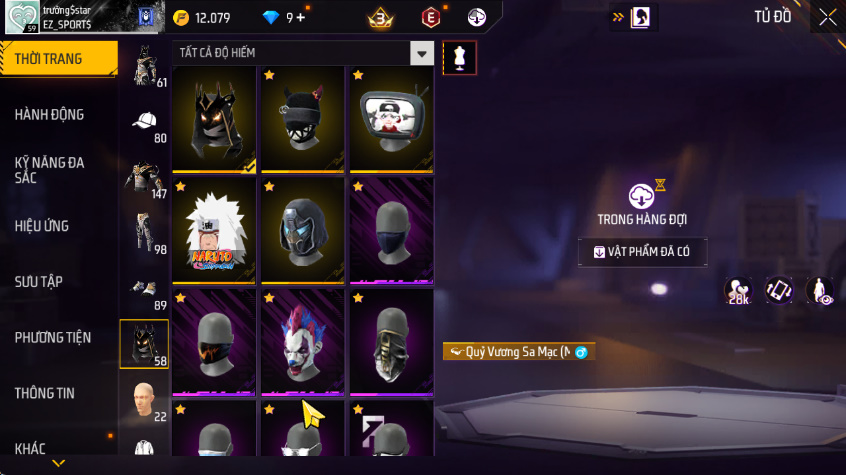
Task: Choose the Naruto white-haired head item
Action: (214, 230)
